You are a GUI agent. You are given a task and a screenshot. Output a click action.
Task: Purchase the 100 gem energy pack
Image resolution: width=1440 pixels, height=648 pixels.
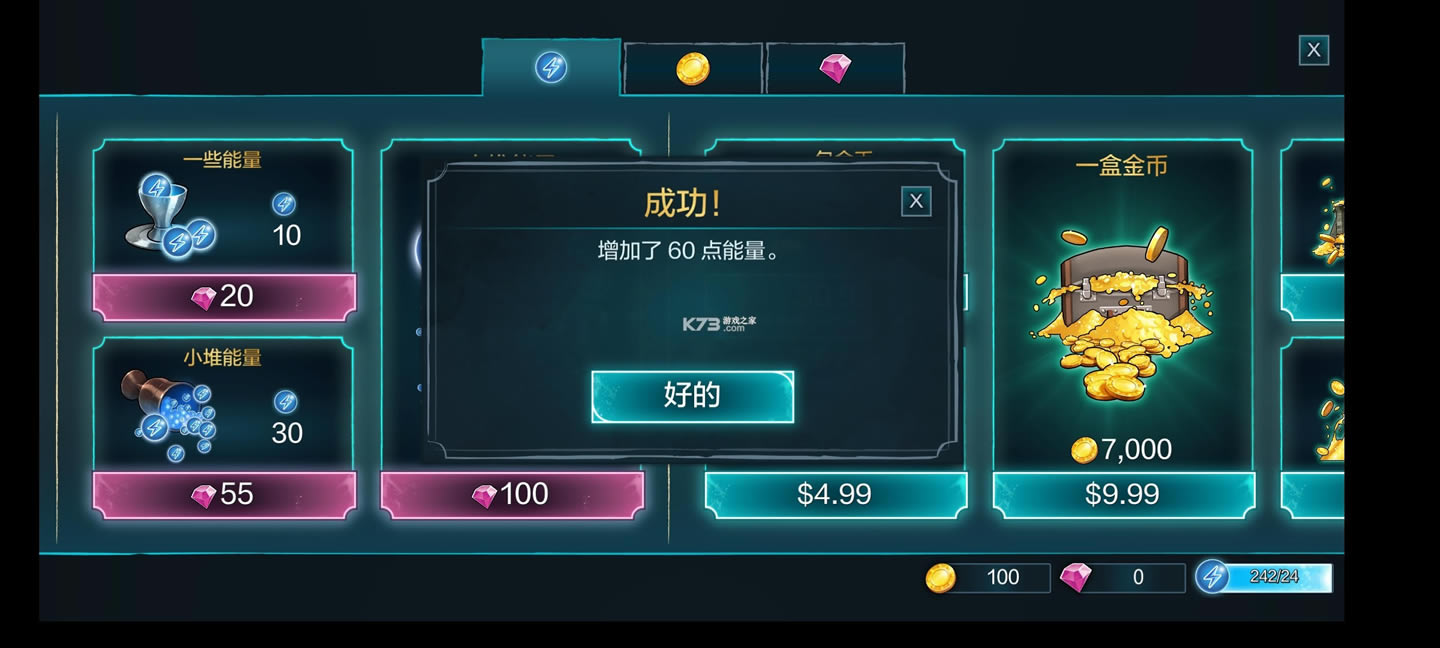click(512, 495)
